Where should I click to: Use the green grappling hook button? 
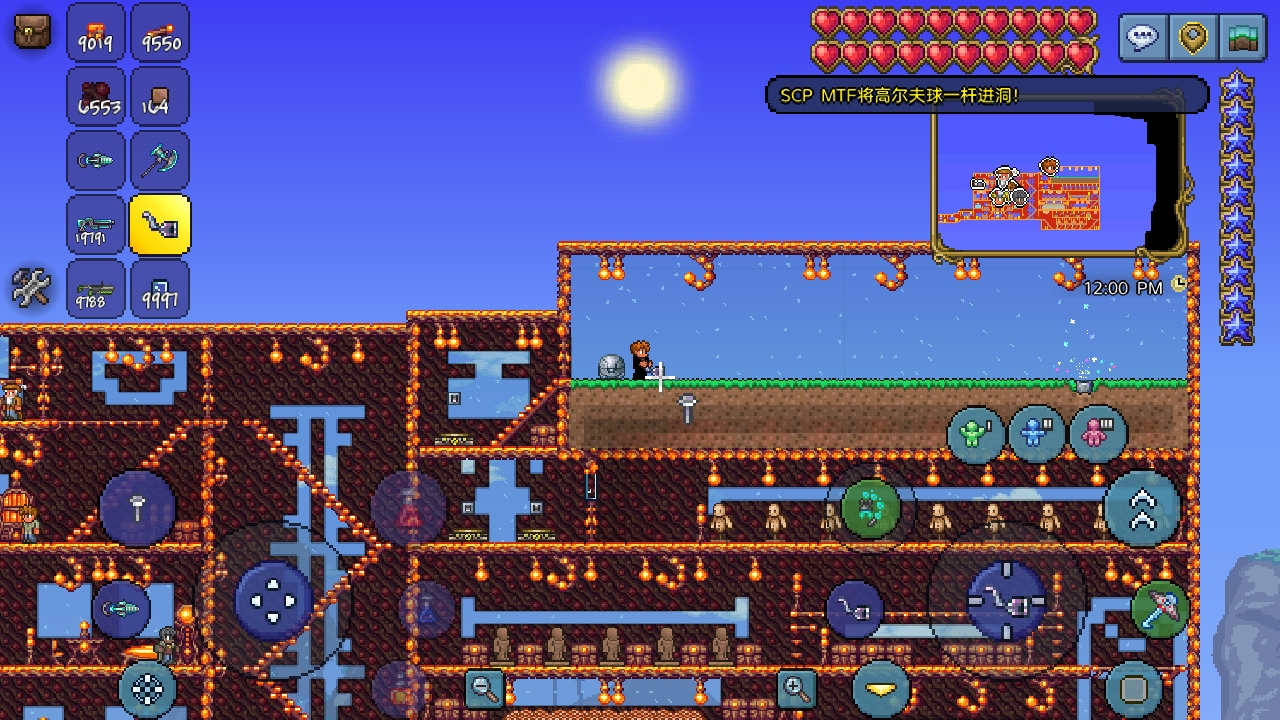(870, 508)
